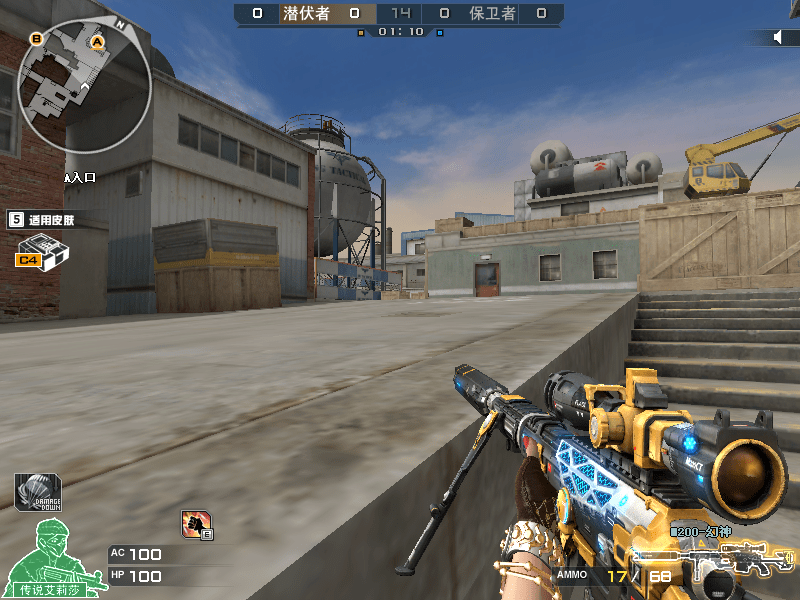Activate the orange melee skill icon
Screen dimensions: 800x600
pos(196,523)
